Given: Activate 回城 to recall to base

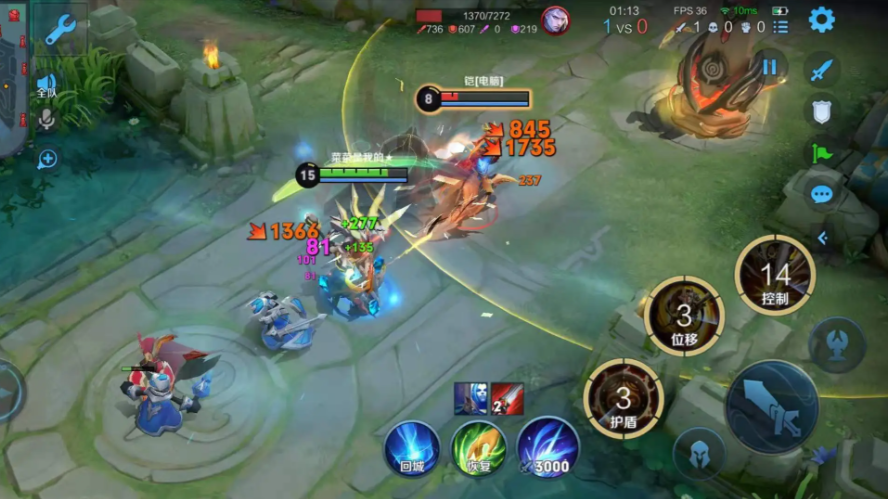Looking at the screenshot, I should [412, 448].
